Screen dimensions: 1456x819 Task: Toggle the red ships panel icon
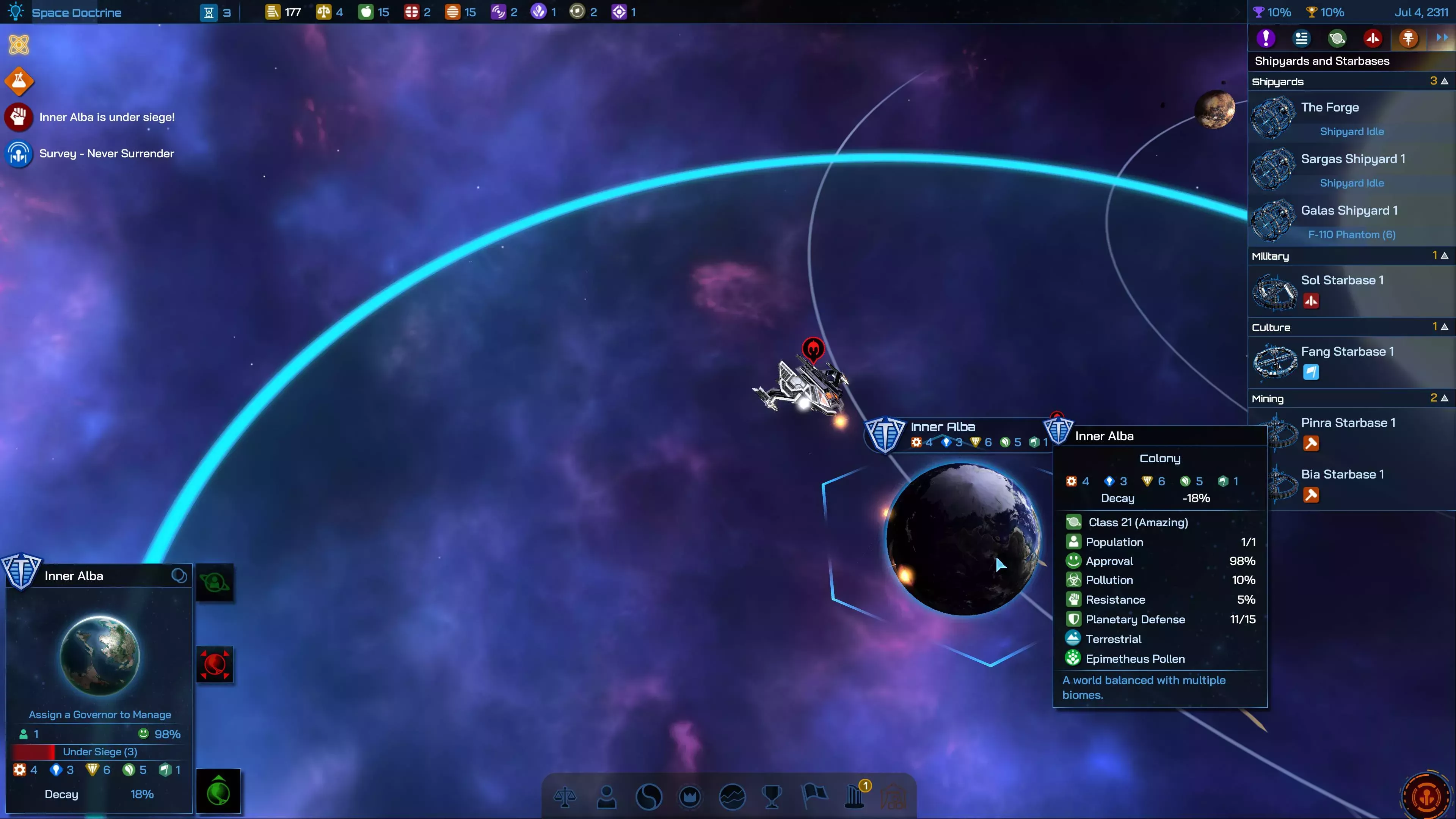tap(1373, 38)
